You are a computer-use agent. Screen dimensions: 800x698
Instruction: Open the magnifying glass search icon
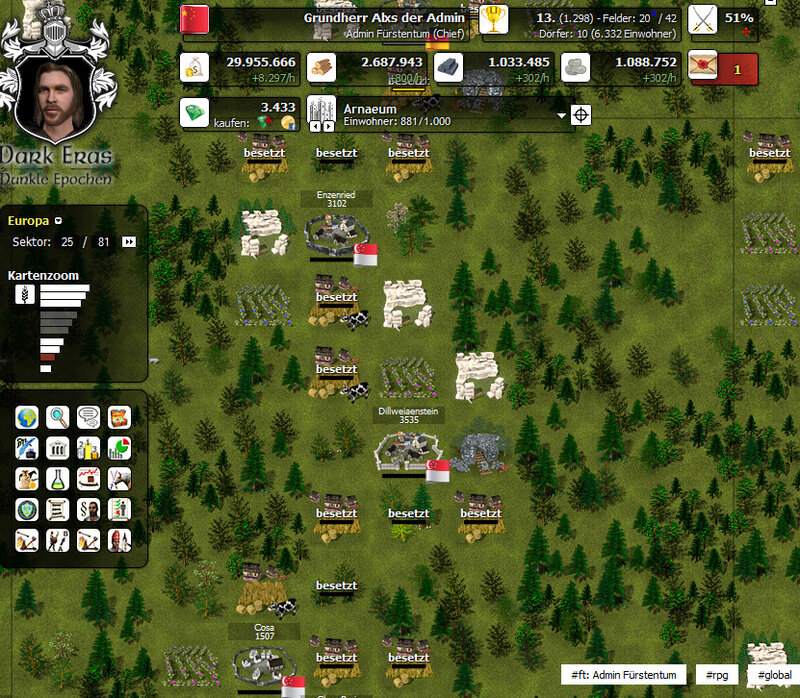(58, 417)
